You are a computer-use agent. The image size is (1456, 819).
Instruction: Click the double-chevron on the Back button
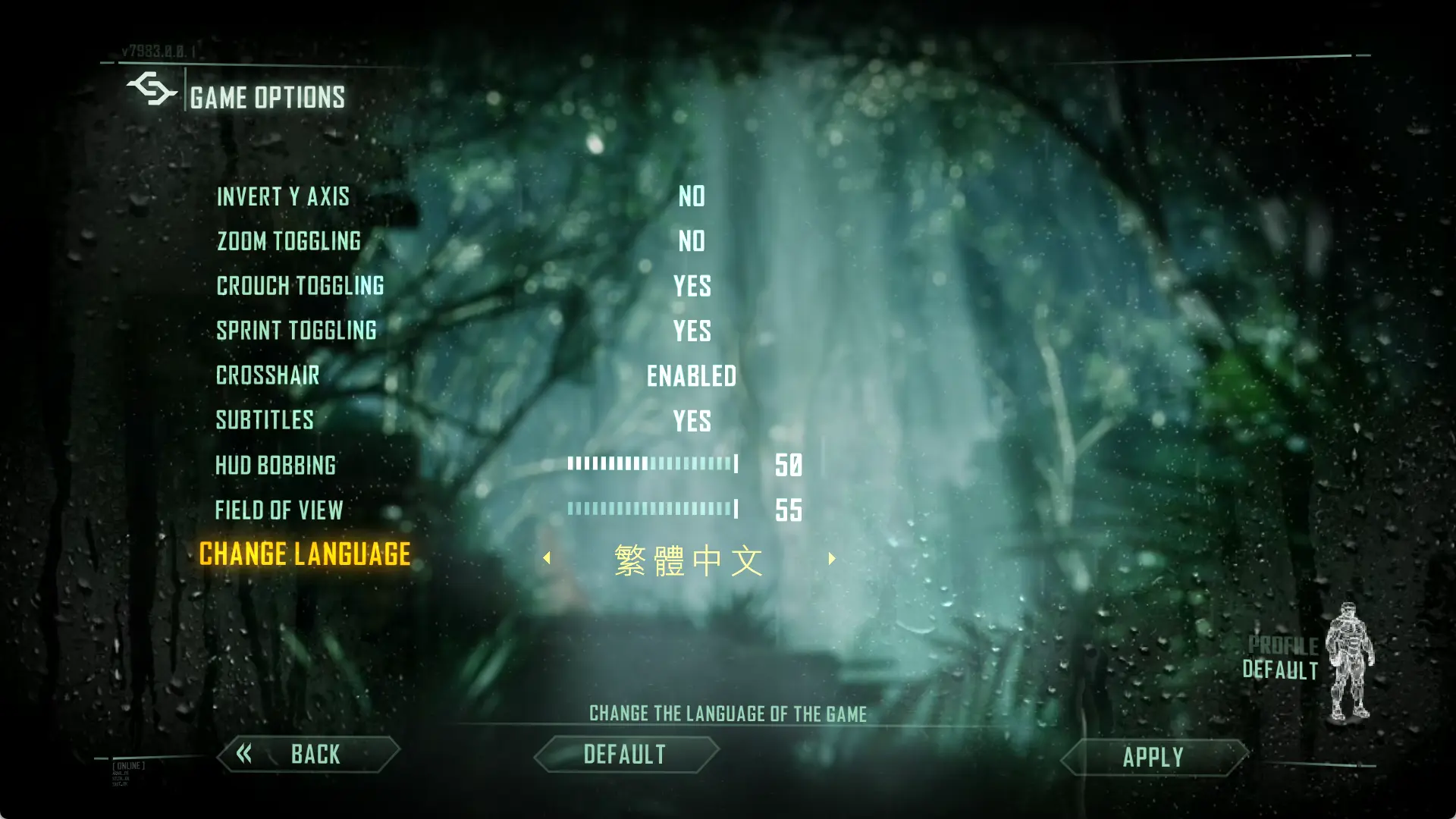[244, 755]
